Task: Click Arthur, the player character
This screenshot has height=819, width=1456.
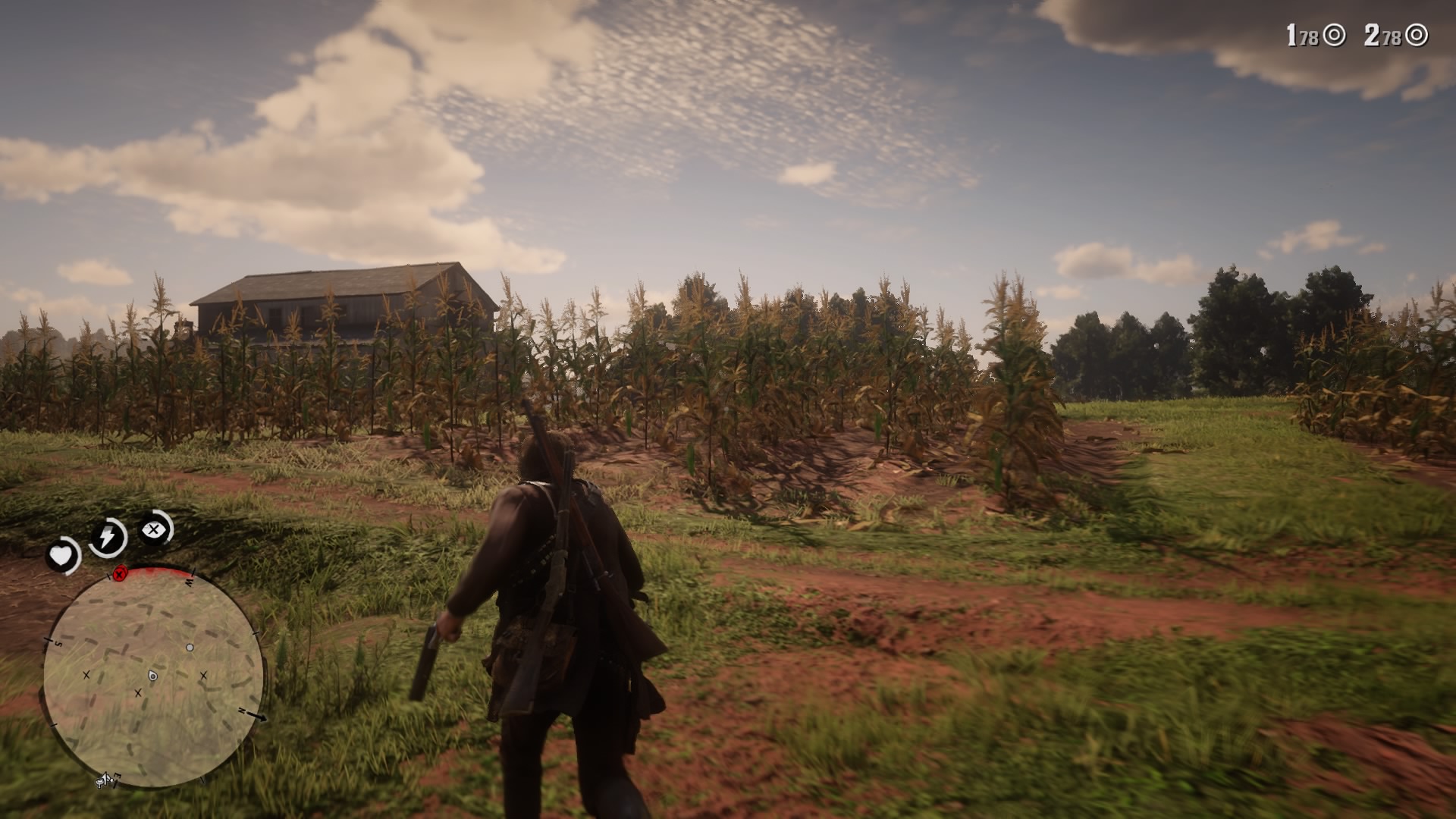Action: pos(561,607)
